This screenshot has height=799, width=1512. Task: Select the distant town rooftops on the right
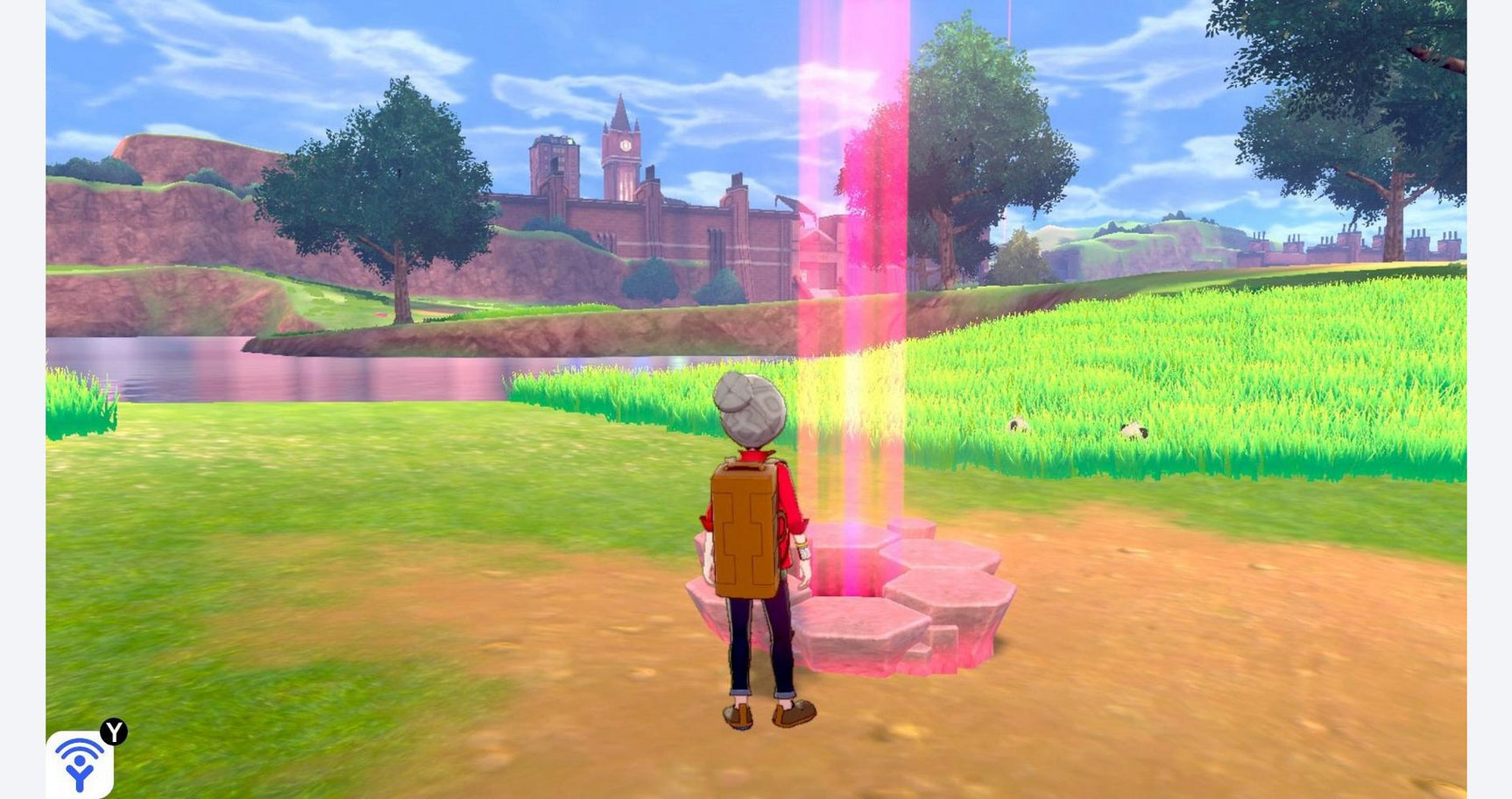[x=1340, y=245]
